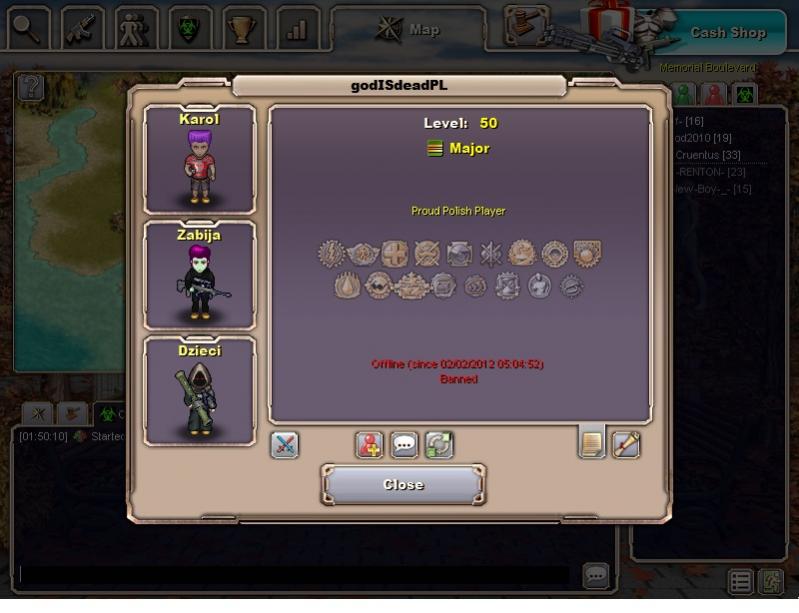Send a message using speech bubble button
Screen dimensions: 799x613
(404, 444)
